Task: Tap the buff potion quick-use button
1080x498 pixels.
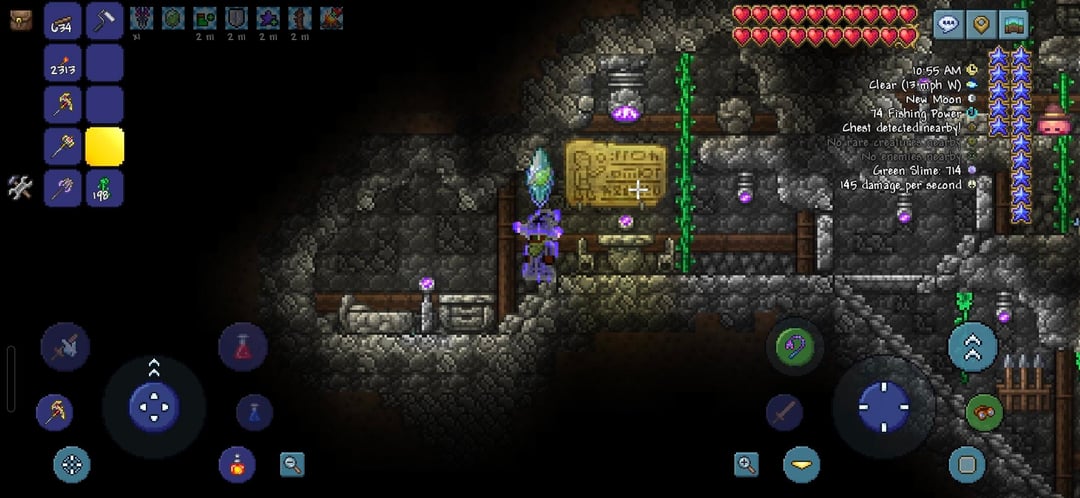Action: 237,465
